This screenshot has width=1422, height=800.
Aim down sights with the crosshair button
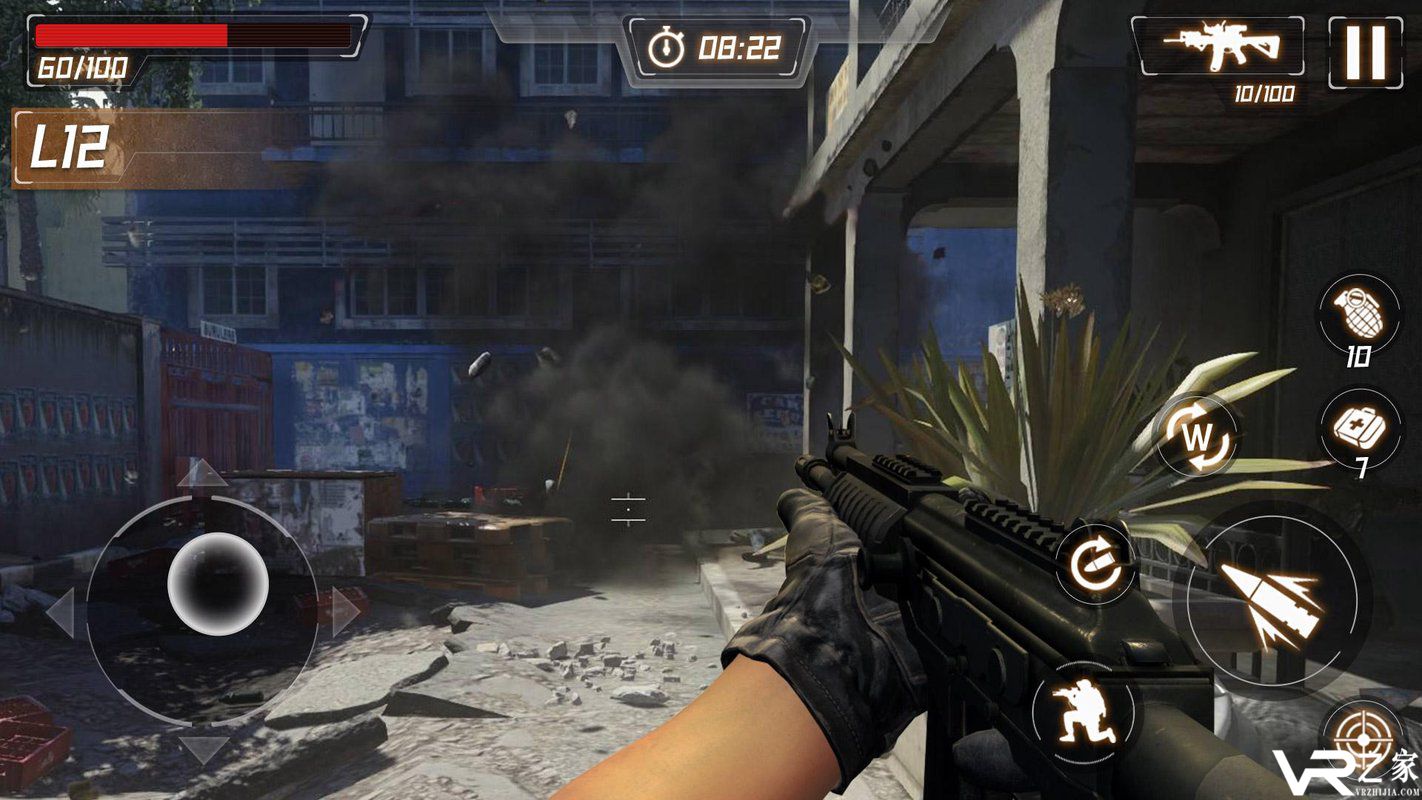click(x=1363, y=742)
